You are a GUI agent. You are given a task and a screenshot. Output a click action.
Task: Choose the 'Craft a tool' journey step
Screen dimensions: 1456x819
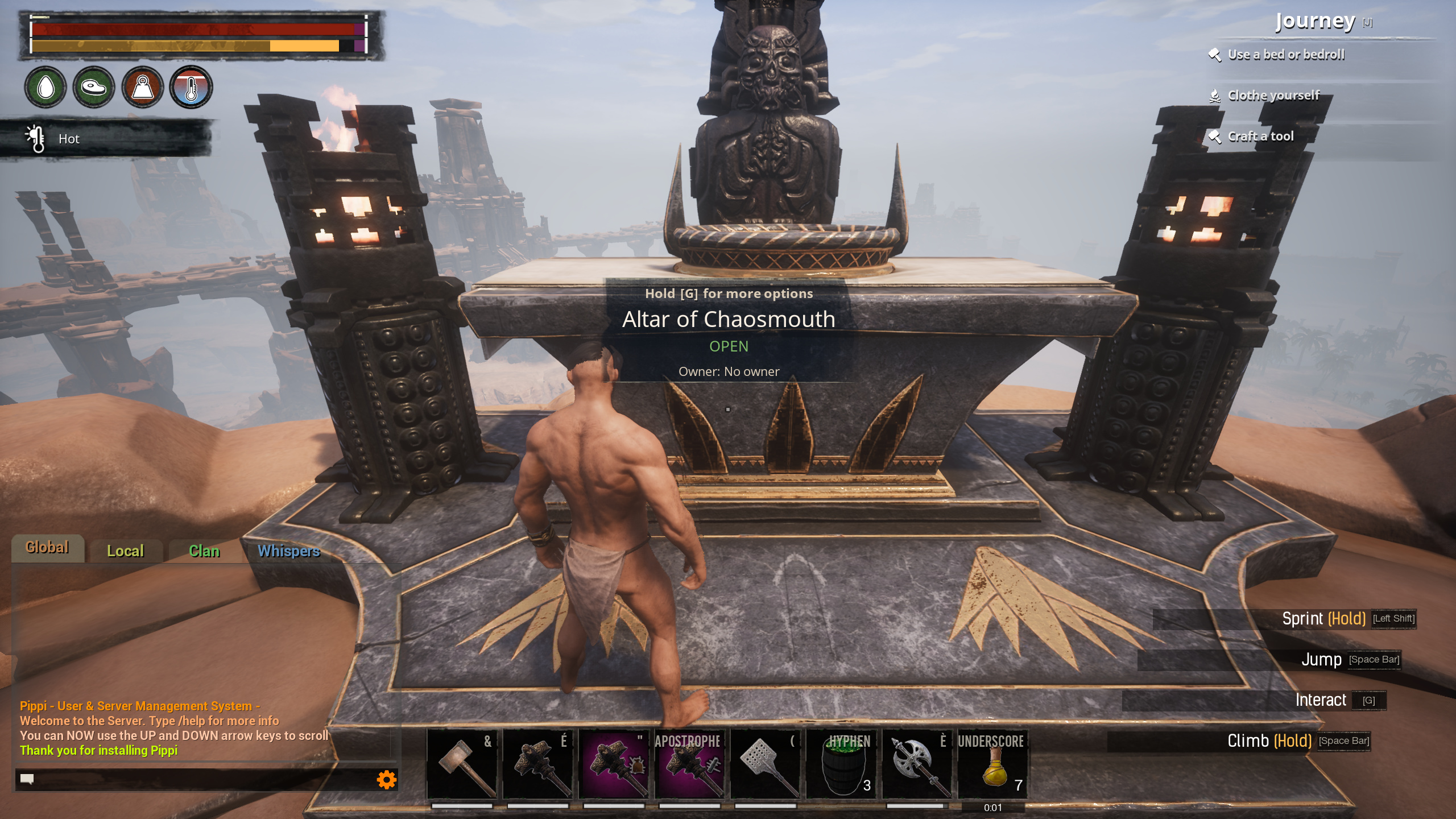click(x=1260, y=136)
